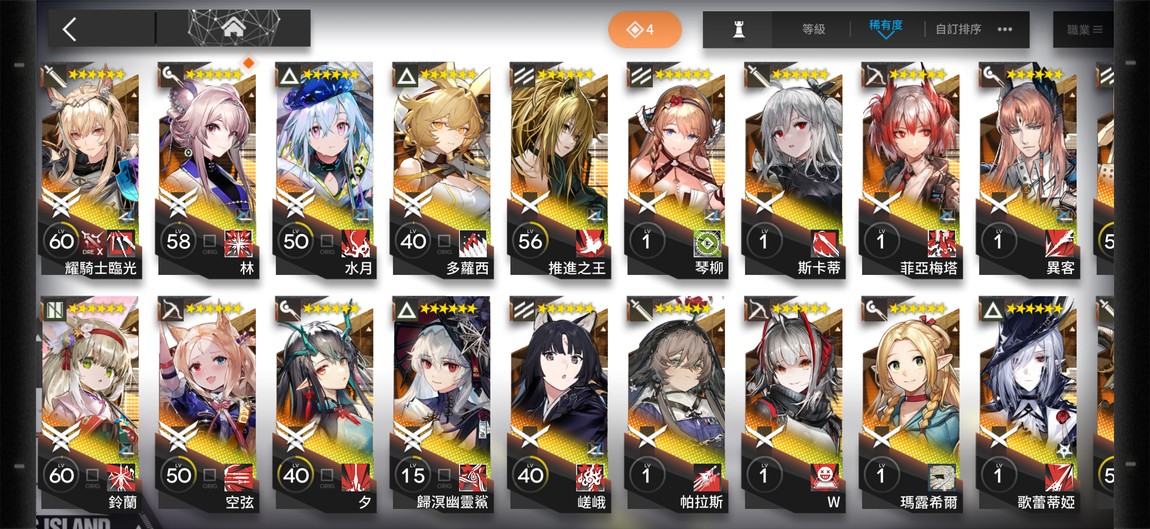Return to the home screen

(234, 28)
